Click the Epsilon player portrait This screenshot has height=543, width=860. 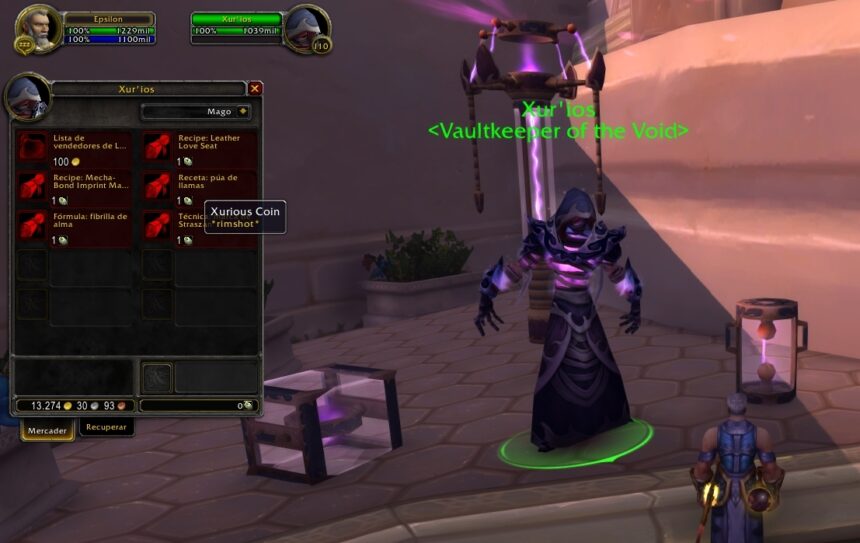[38, 28]
